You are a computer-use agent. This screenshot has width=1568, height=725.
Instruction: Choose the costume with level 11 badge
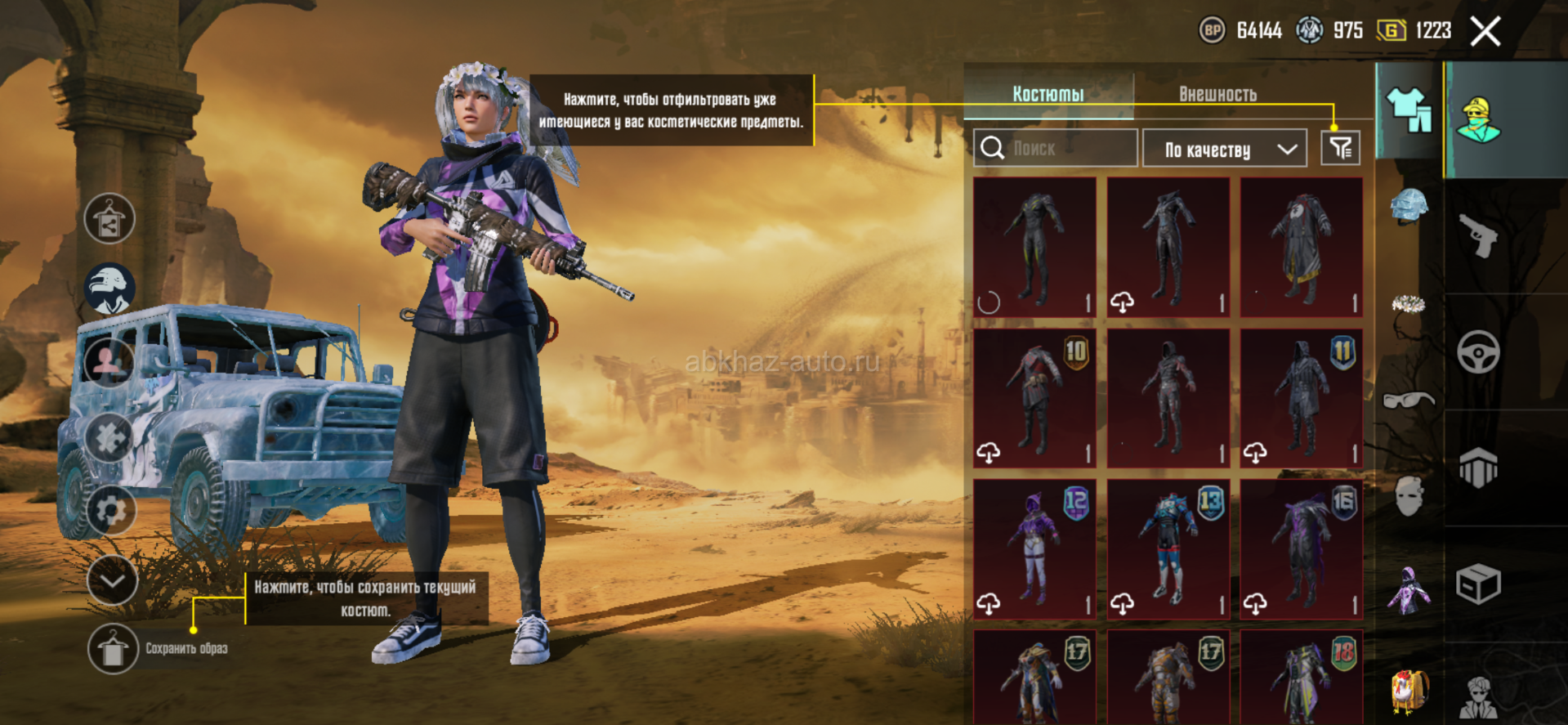click(1302, 399)
